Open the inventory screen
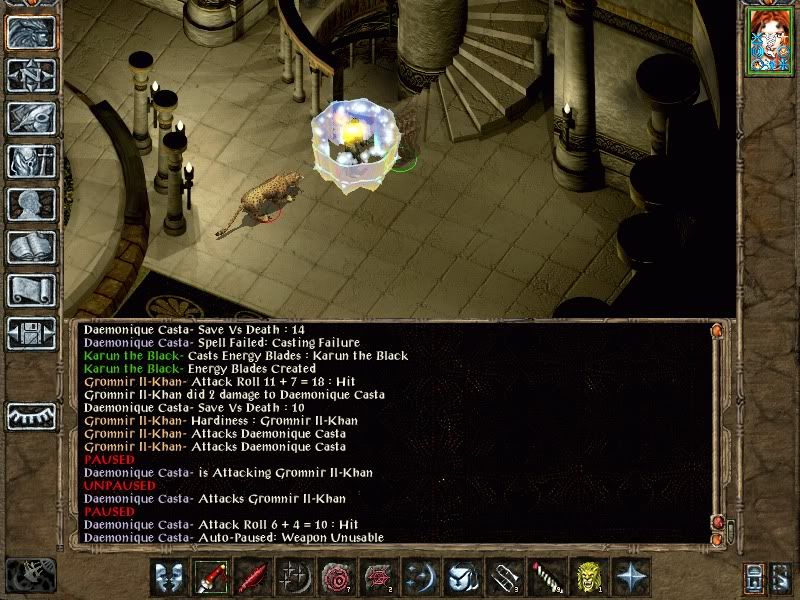Viewport: 800px width, 600px height. click(x=31, y=161)
